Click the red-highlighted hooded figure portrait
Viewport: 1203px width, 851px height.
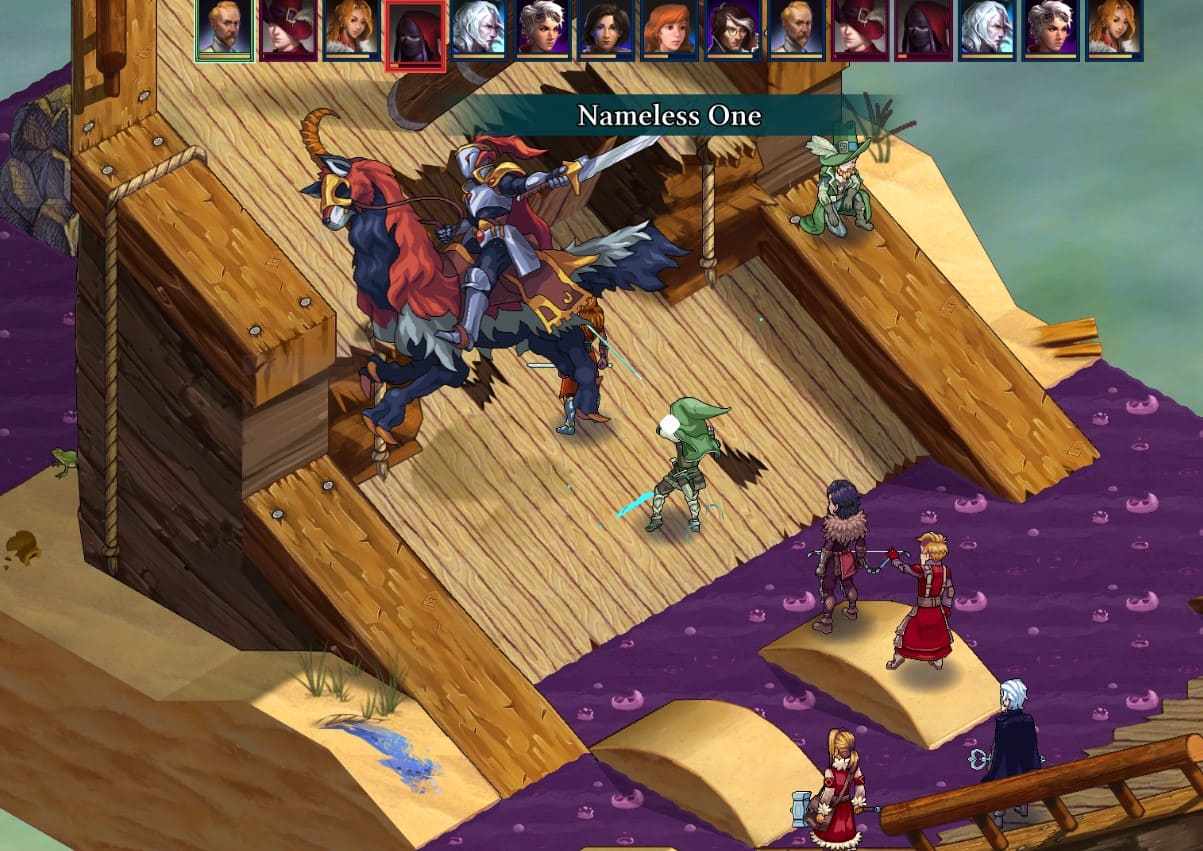[x=415, y=33]
